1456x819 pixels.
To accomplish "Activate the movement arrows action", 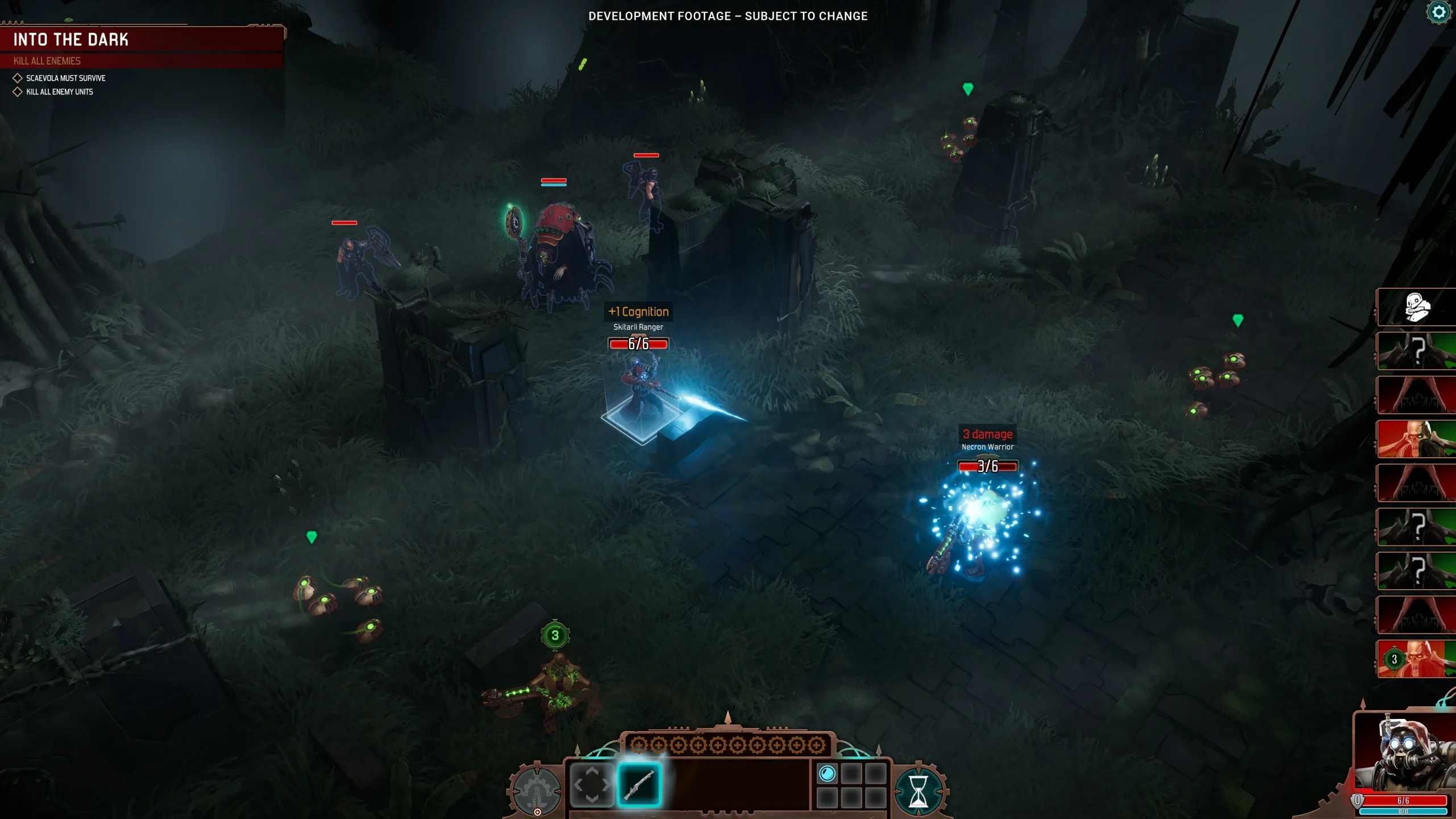I will pyautogui.click(x=591, y=785).
